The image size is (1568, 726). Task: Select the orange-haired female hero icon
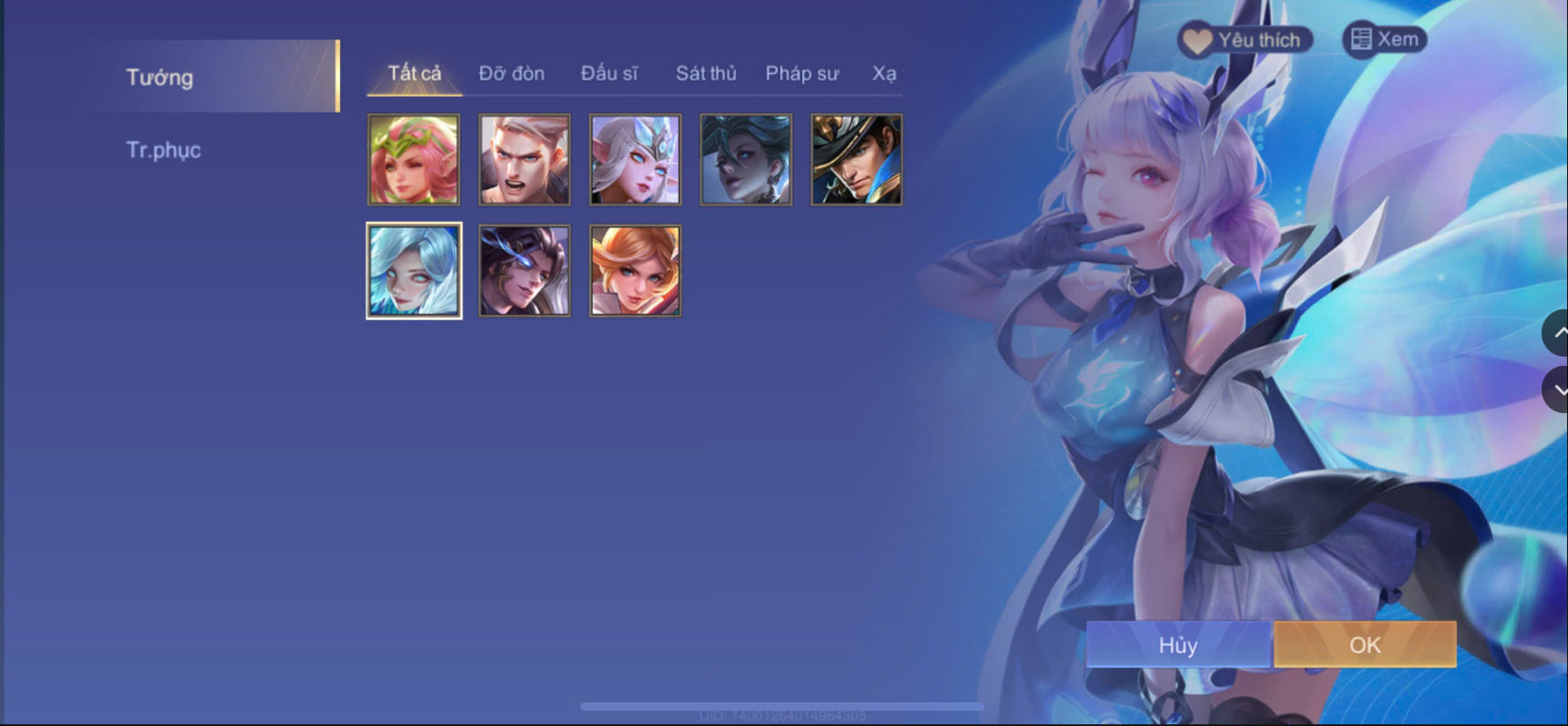(x=635, y=269)
